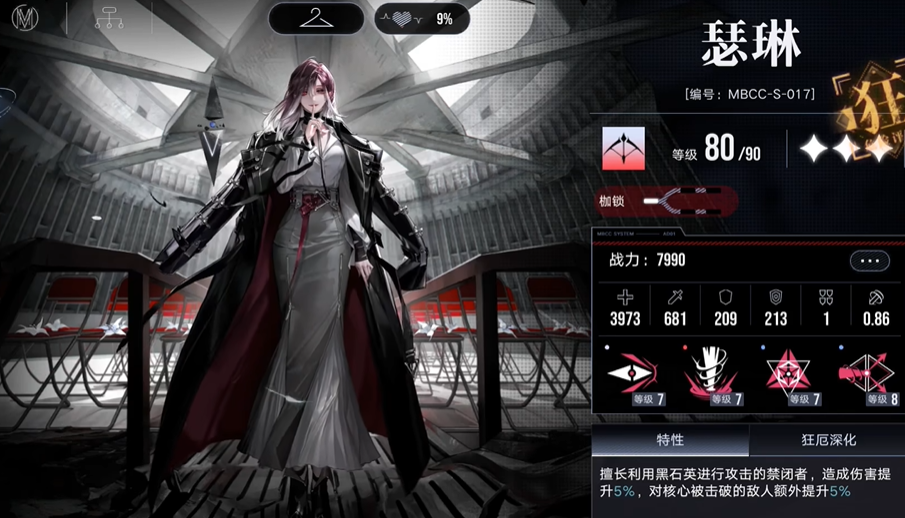Switch to the 特性 tab

pos(670,440)
